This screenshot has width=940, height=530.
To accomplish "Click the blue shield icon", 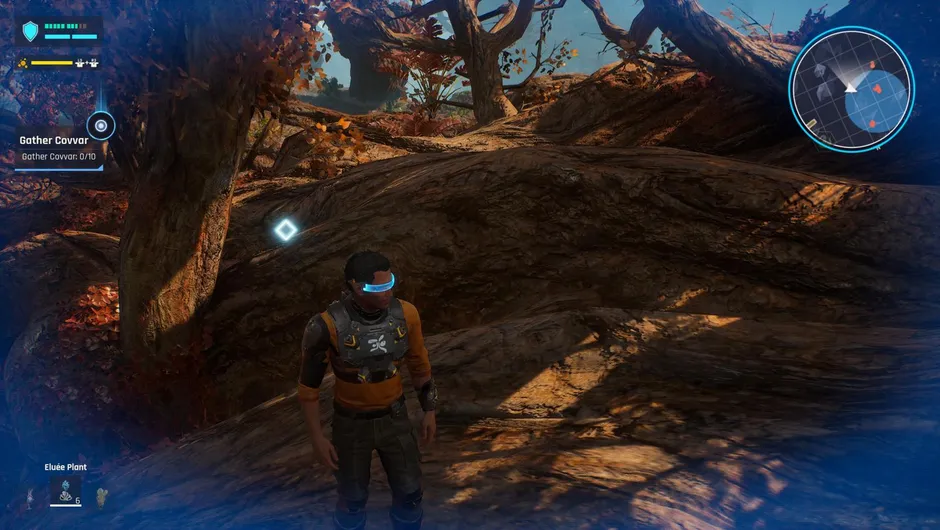I will pyautogui.click(x=30, y=32).
